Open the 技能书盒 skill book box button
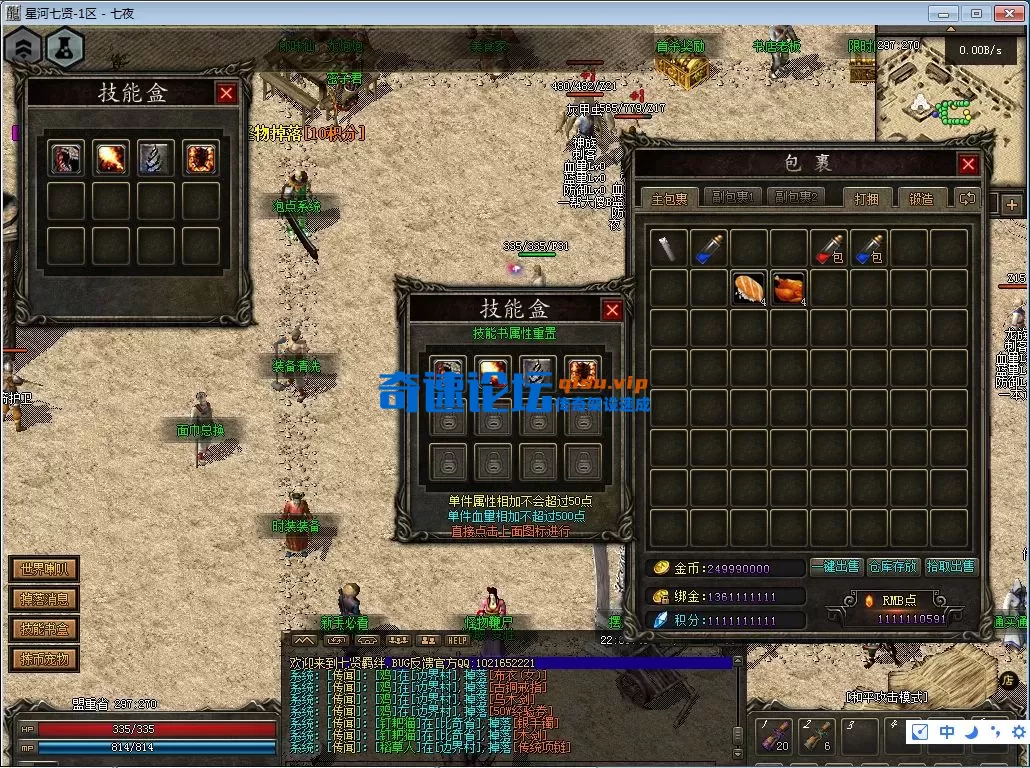 44,629
